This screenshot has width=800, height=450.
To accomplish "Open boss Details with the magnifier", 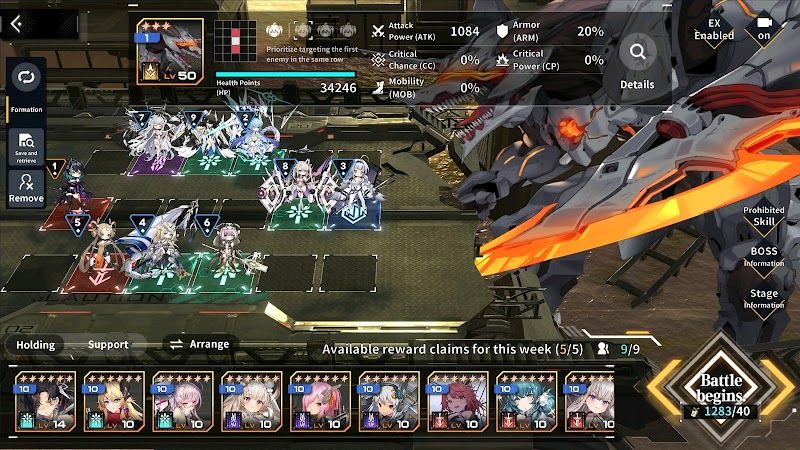I will click(637, 61).
